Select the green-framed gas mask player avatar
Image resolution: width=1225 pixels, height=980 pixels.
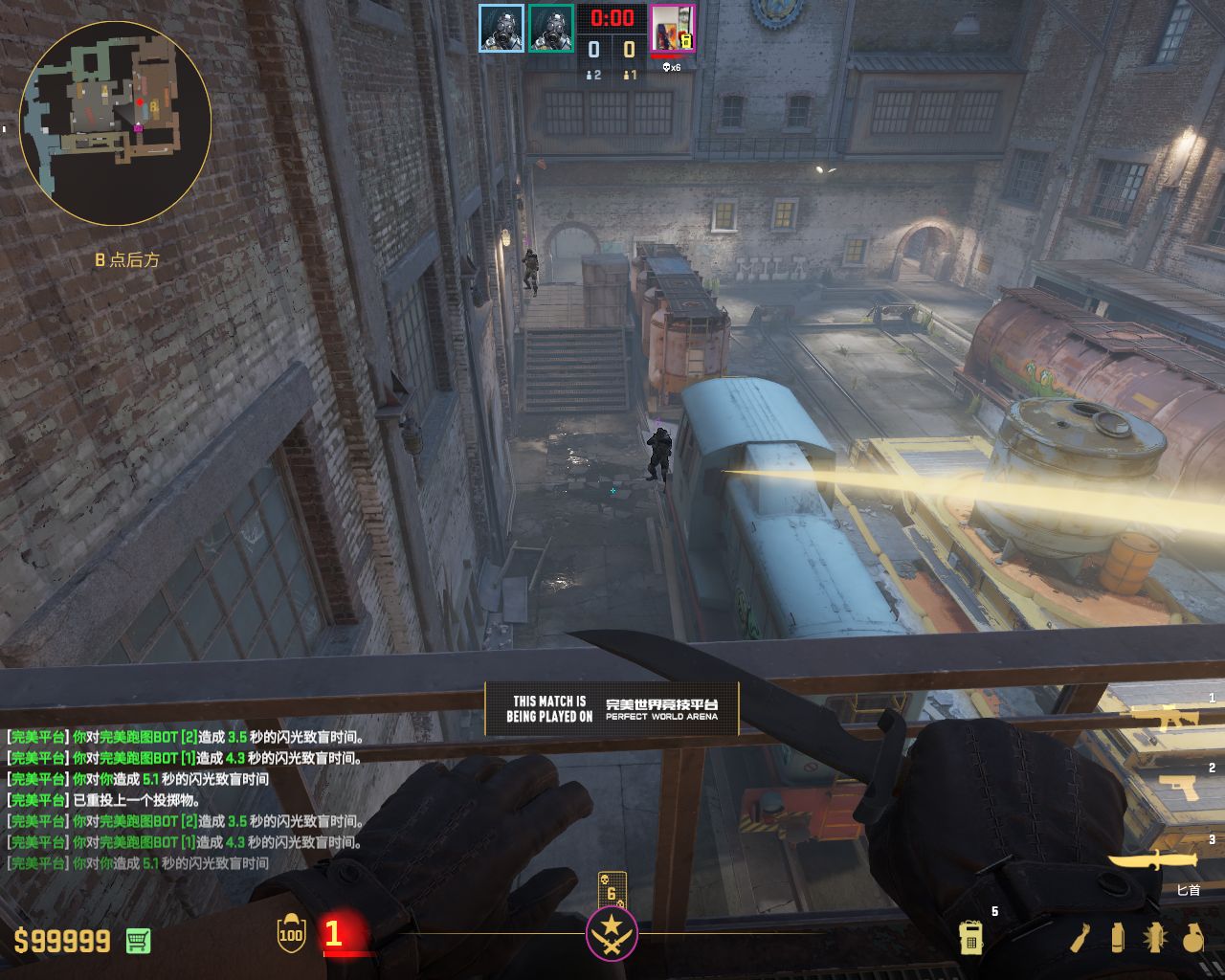(x=551, y=28)
